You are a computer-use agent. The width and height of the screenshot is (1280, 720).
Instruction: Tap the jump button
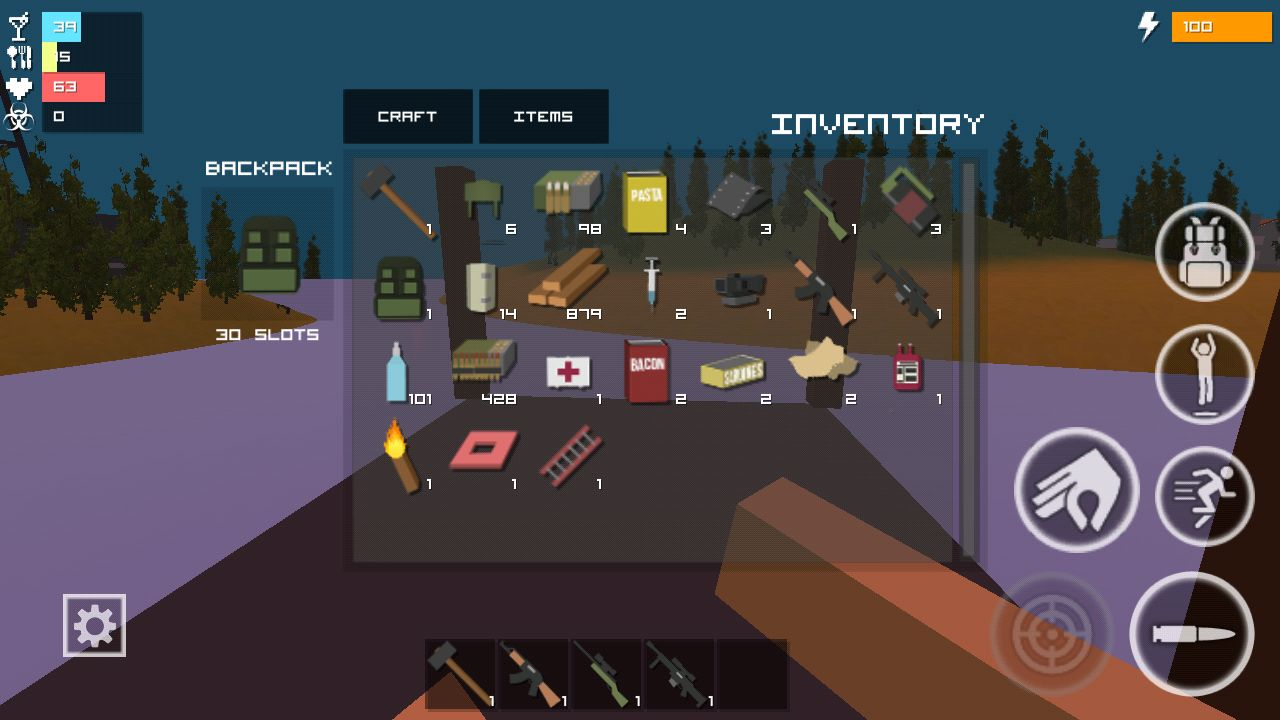(x=1204, y=374)
